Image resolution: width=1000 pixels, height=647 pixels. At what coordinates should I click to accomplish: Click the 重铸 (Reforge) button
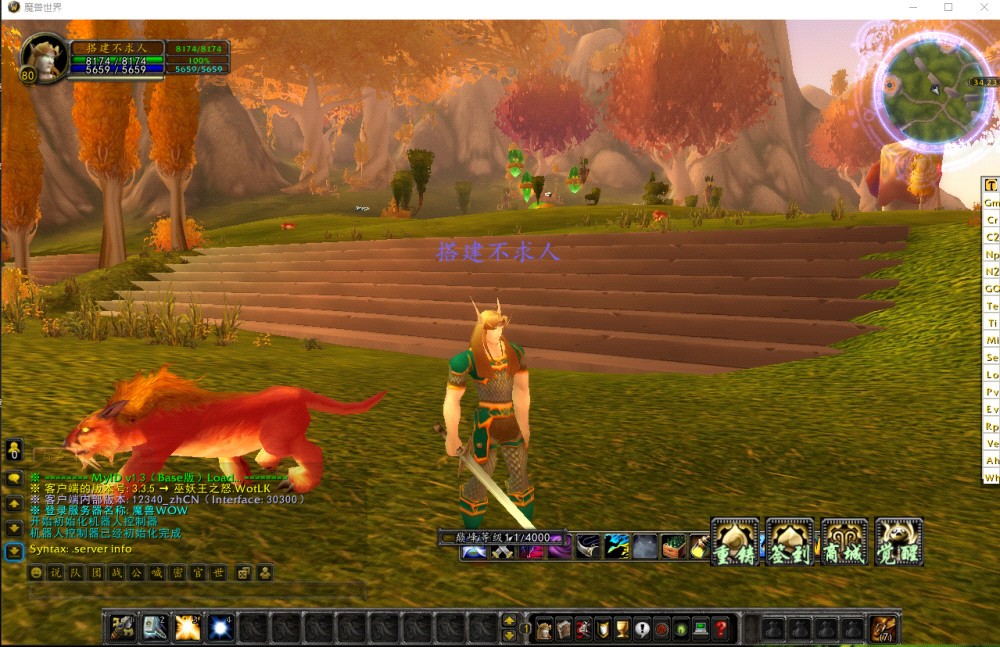click(735, 541)
